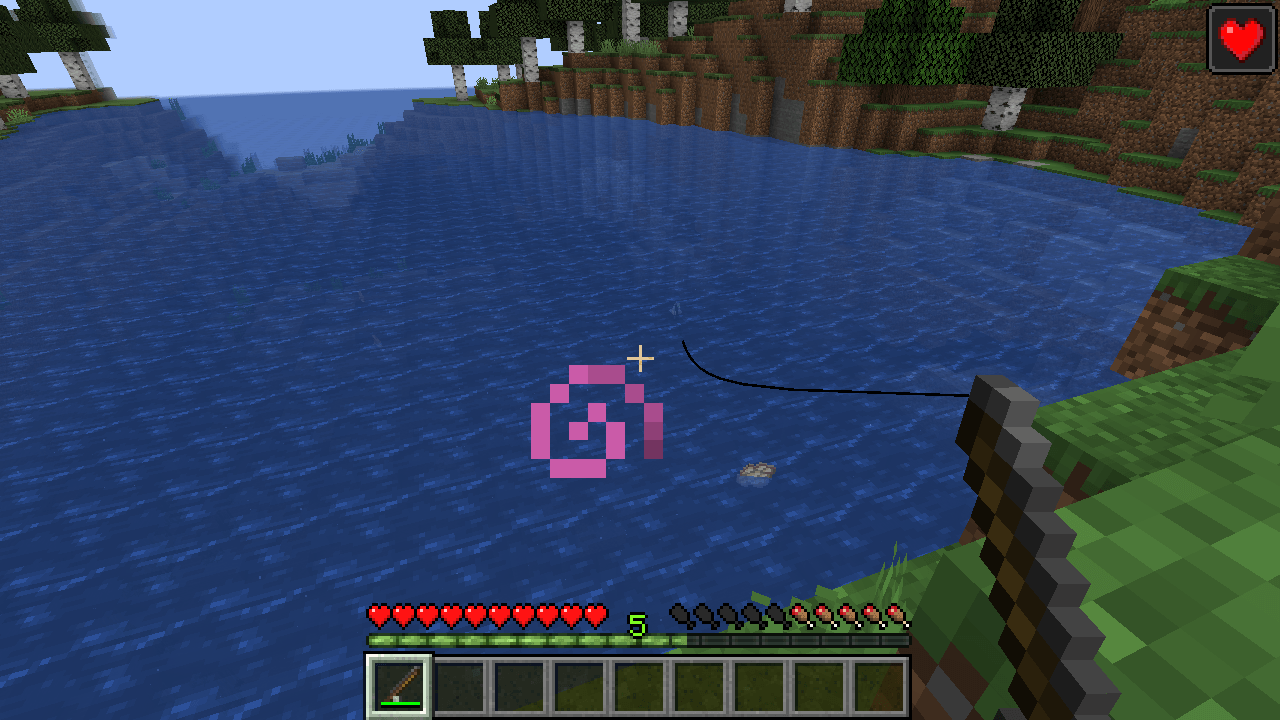Click the leftmost heart on the health bar
Viewport: 1280px width, 720px height.
(x=378, y=616)
